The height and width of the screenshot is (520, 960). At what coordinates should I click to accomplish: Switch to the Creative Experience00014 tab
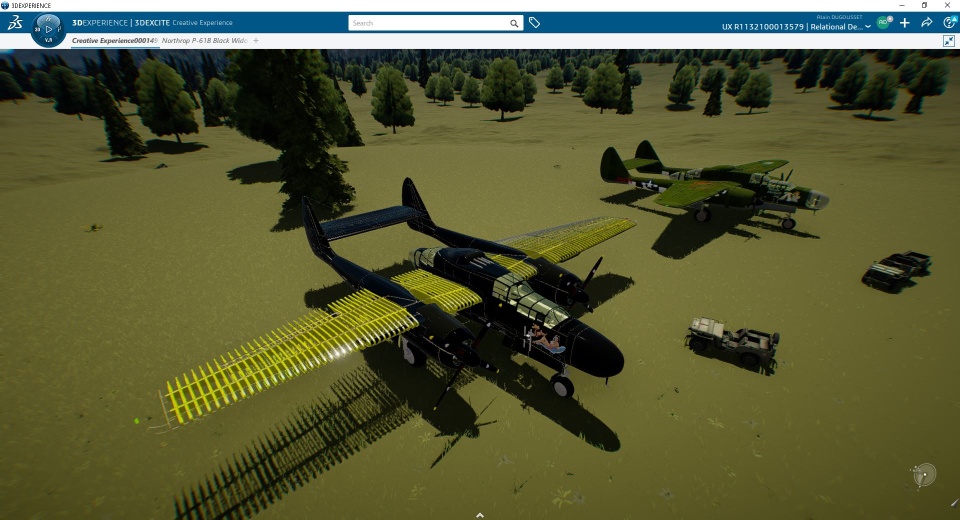110,41
